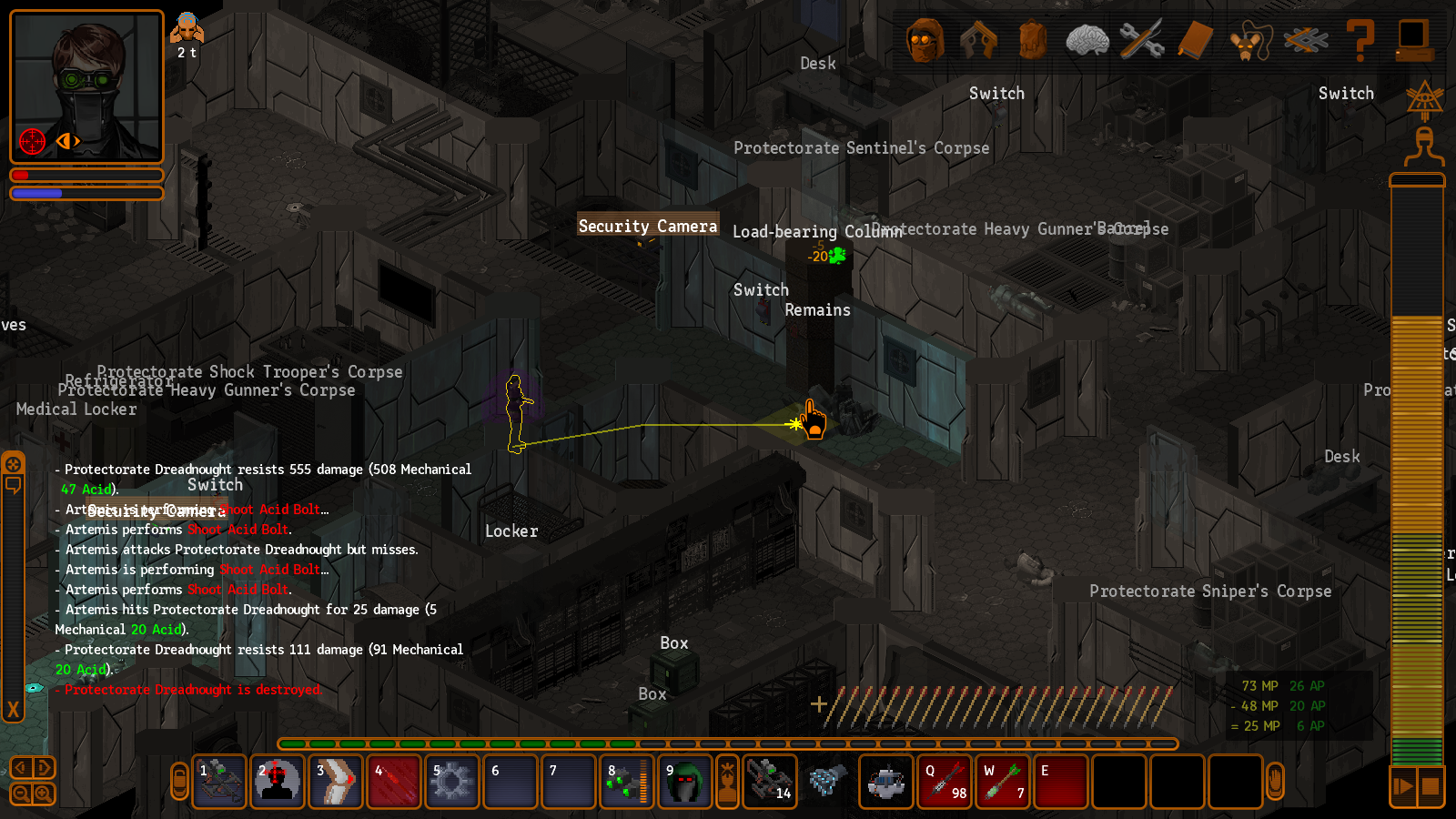Use the night vision goggles in slot 8
1456x819 pixels.
(627, 782)
